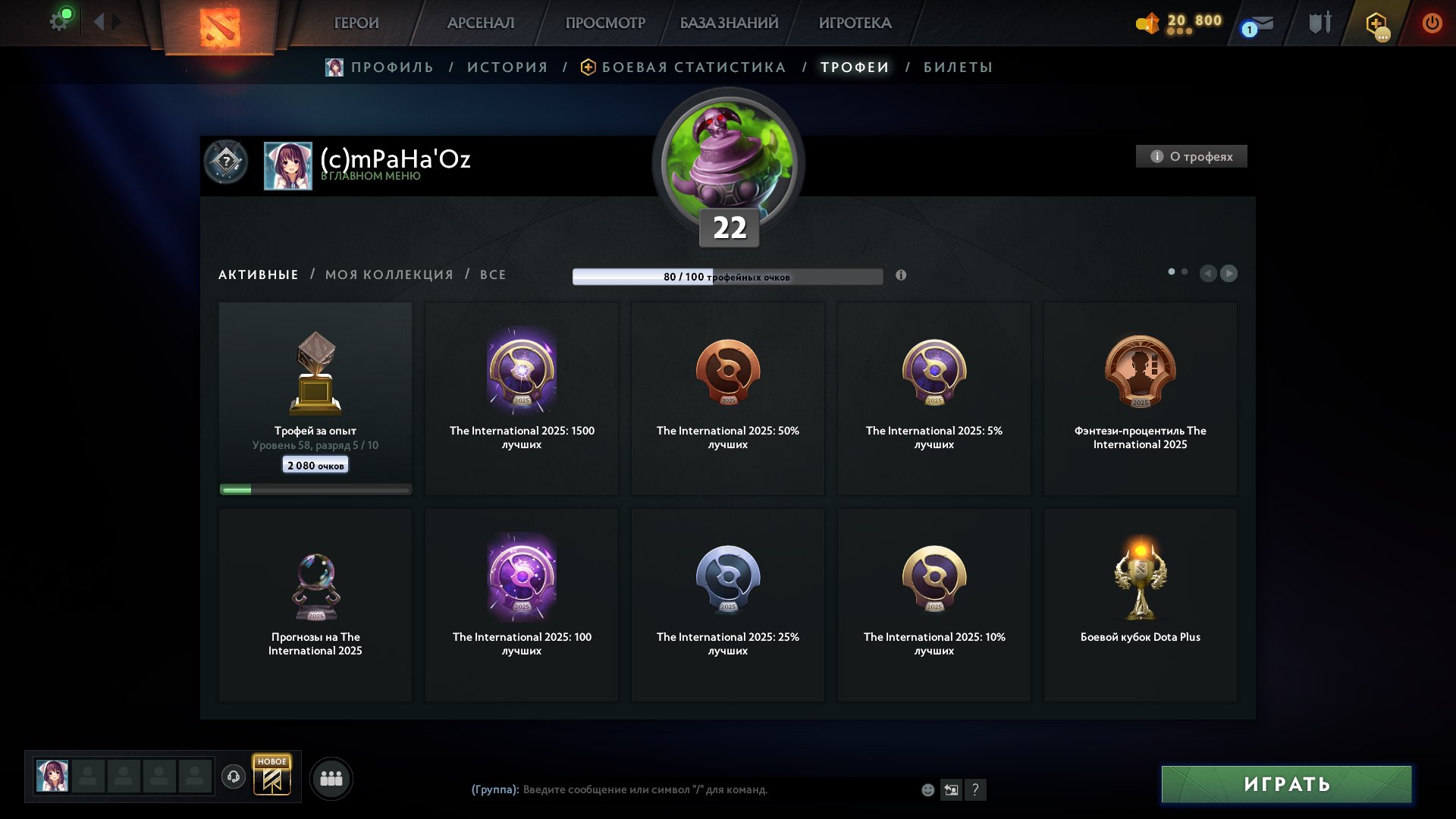Show the МОЯ КОЛЛЕКЦИЯ trophy filter
1456x819 pixels.
pyautogui.click(x=389, y=275)
